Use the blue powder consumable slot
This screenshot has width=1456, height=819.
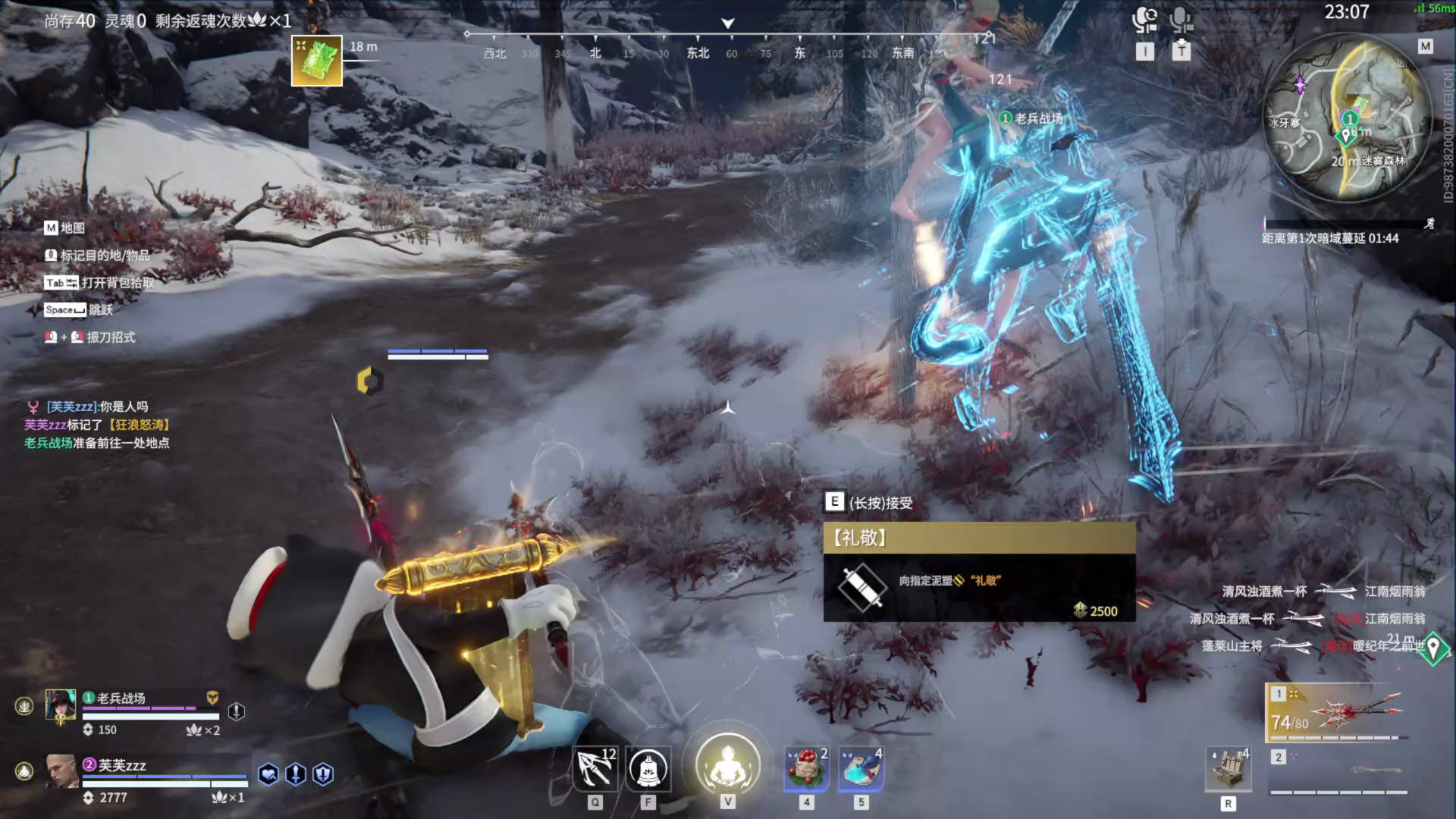tap(861, 769)
